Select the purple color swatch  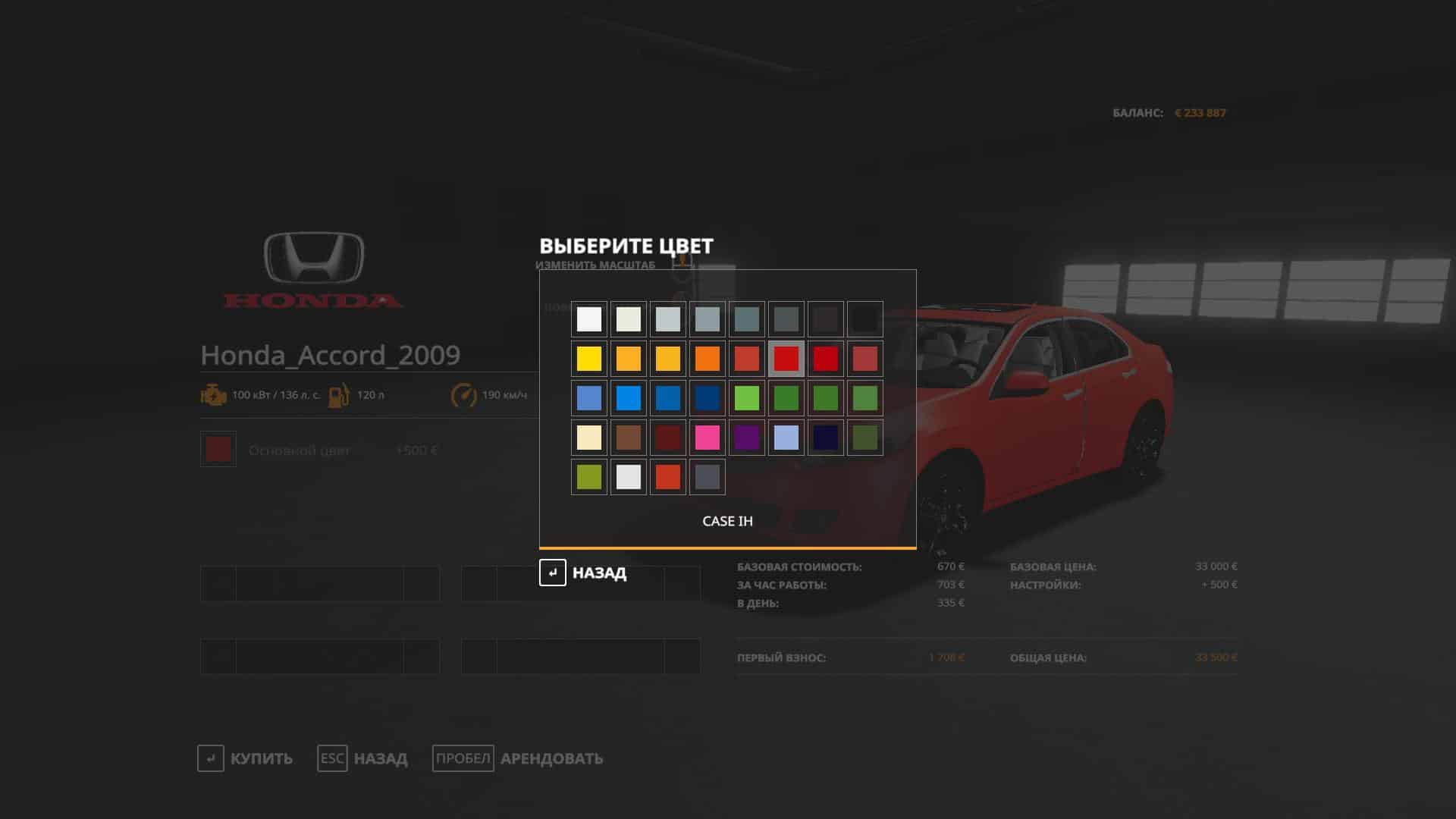(747, 438)
